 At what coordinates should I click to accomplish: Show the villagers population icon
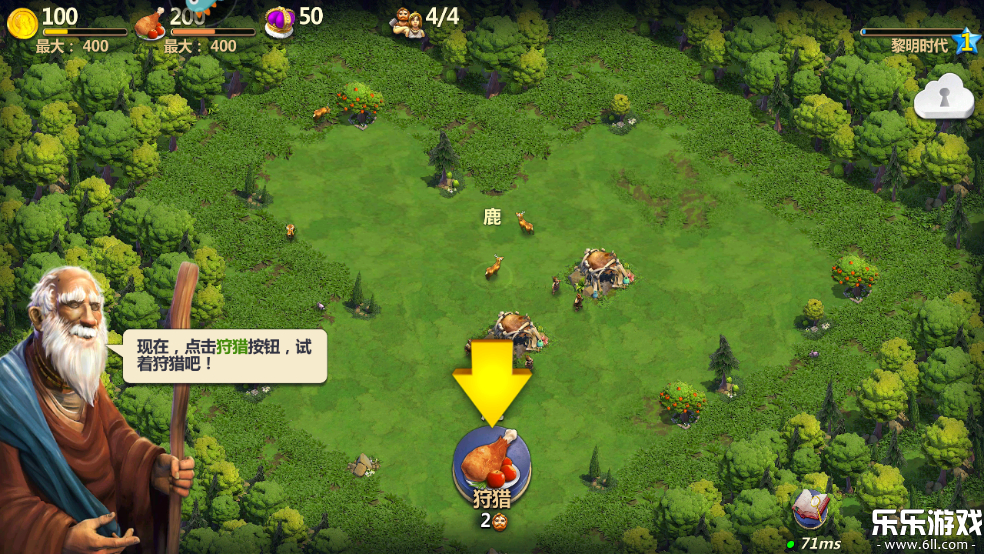tap(408, 21)
